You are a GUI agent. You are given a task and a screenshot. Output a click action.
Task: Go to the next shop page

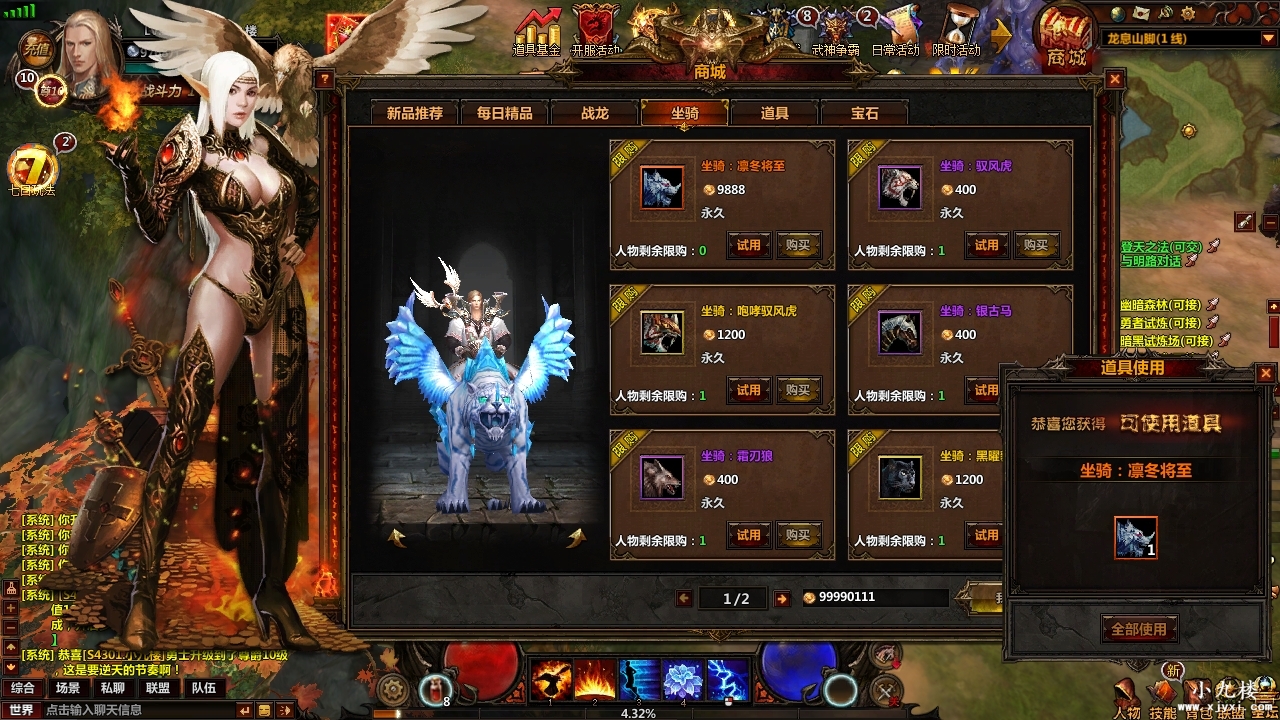coord(782,598)
